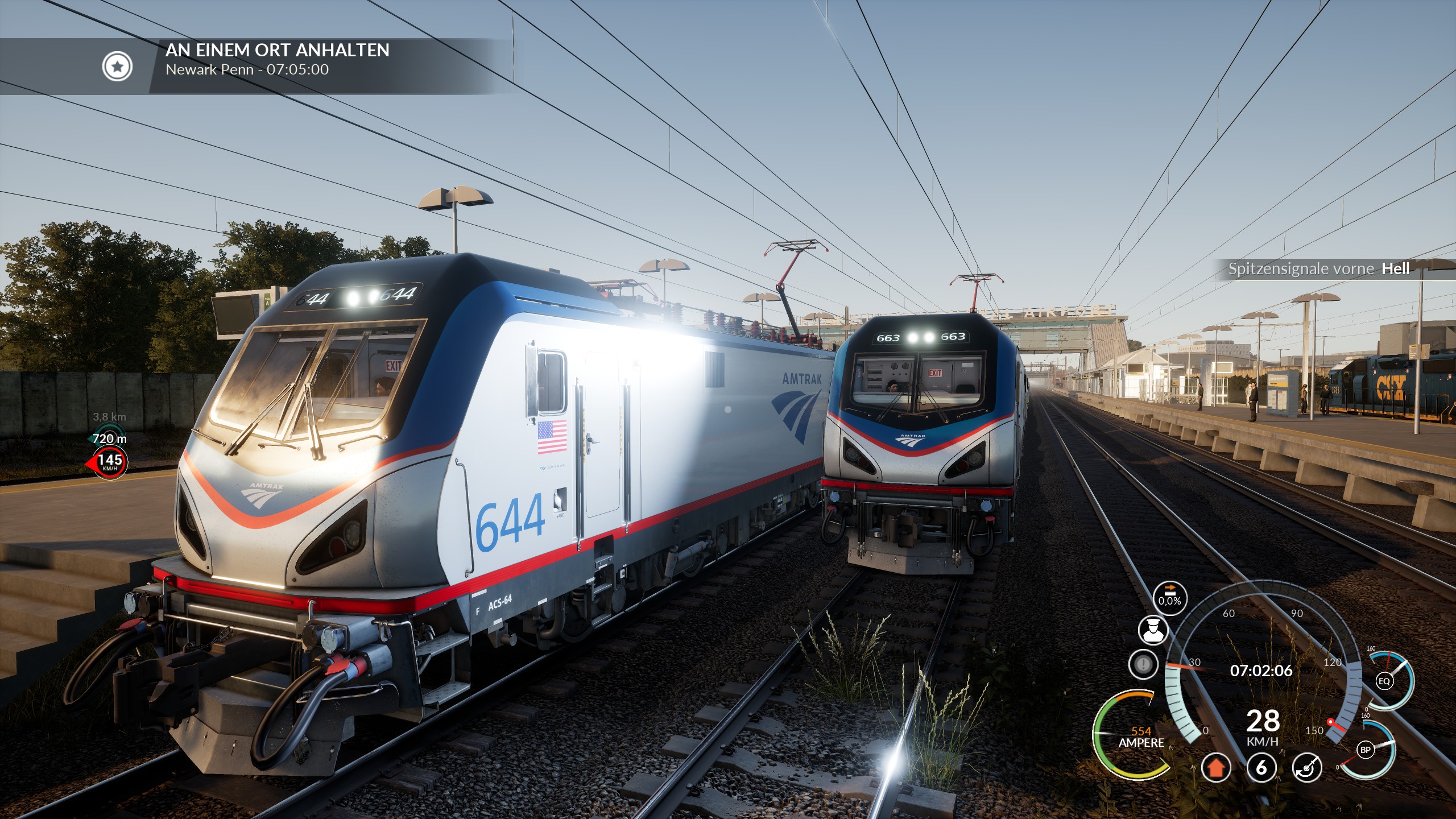Click the orange up-arrow direction icon
The width and height of the screenshot is (1456, 819).
pos(1216,768)
